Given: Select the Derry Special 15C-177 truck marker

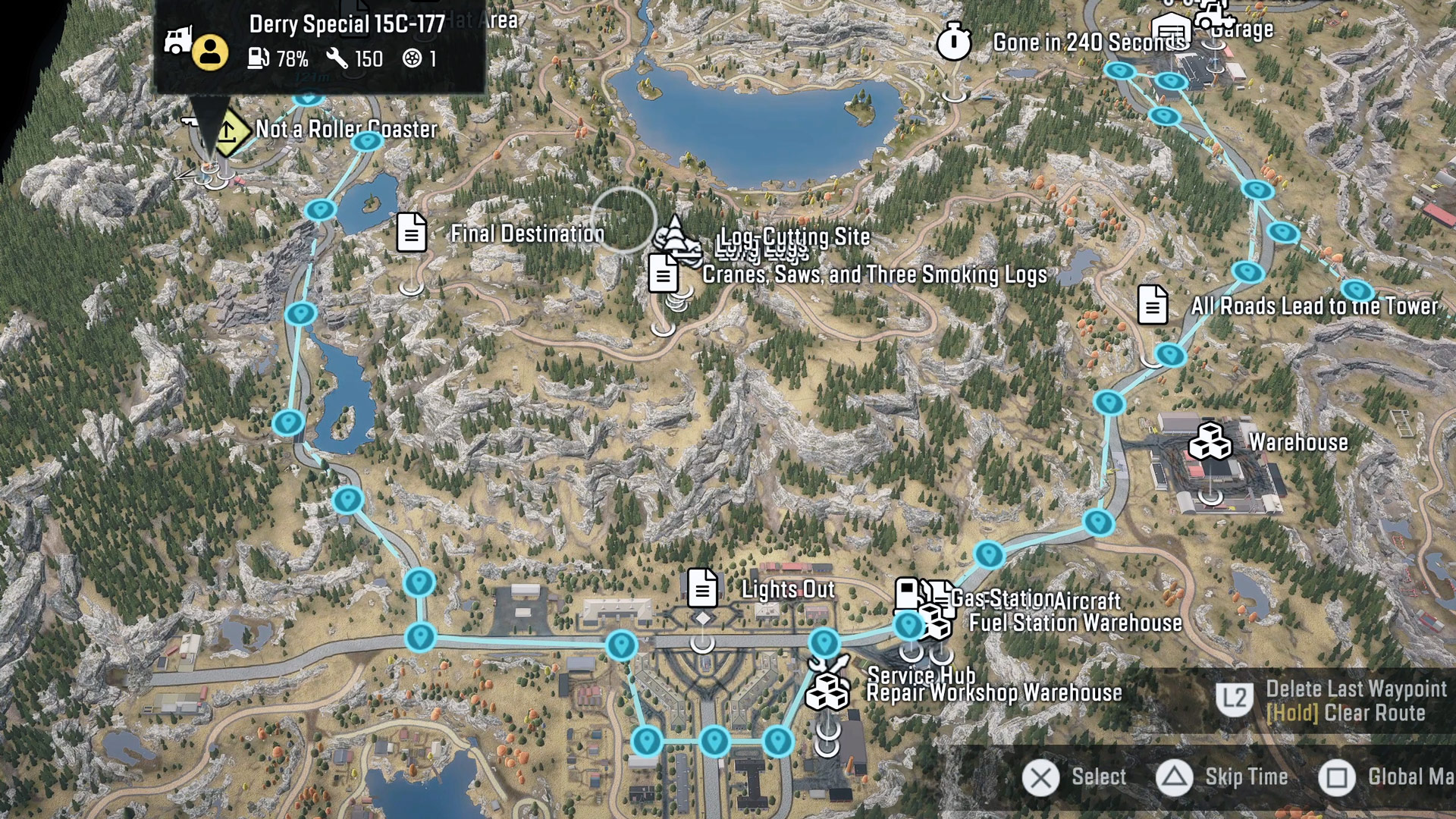Looking at the screenshot, I should [x=177, y=40].
